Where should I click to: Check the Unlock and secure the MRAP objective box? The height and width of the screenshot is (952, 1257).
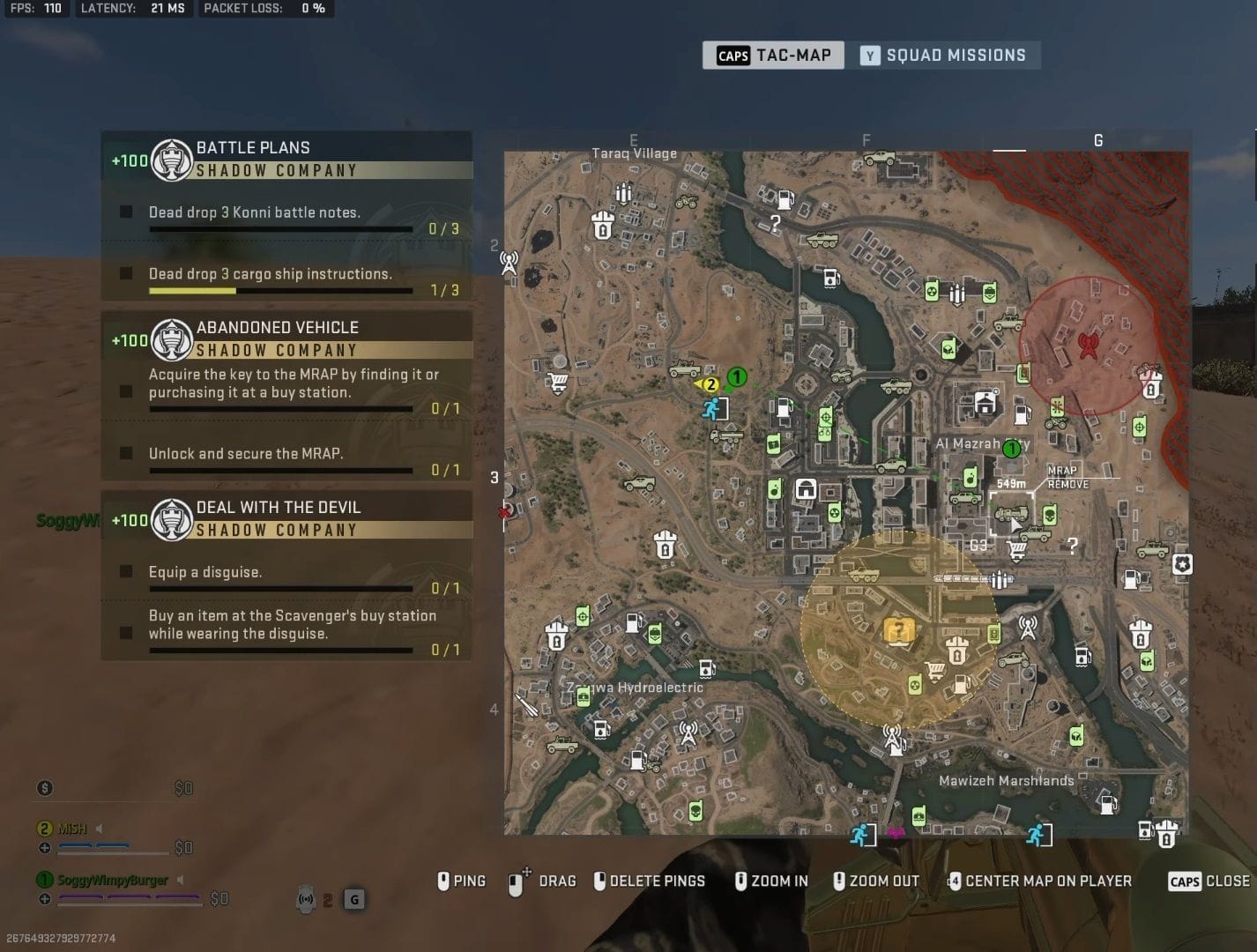pyautogui.click(x=124, y=453)
